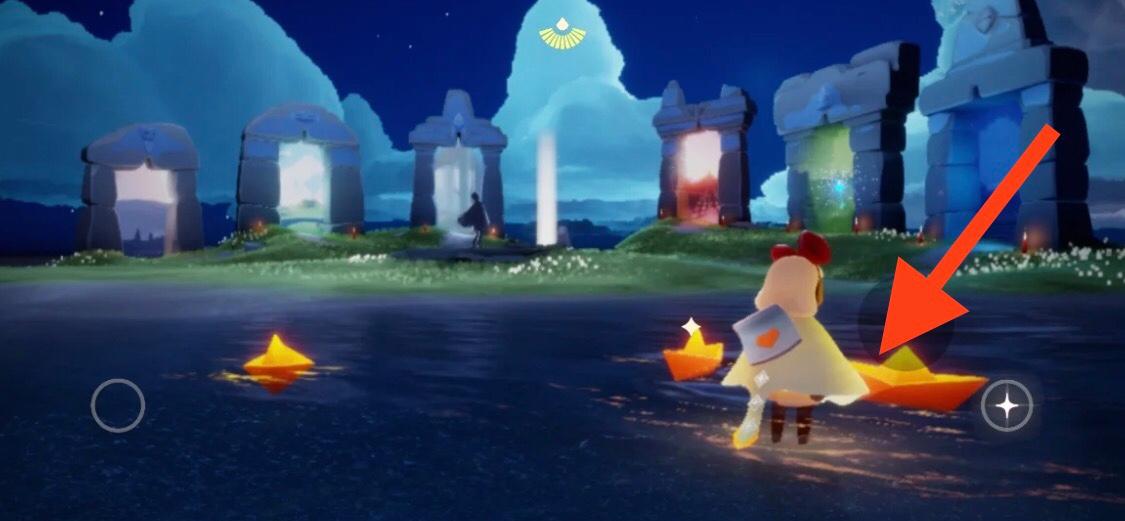Tap the sparkle prompt above the small boat

690,326
